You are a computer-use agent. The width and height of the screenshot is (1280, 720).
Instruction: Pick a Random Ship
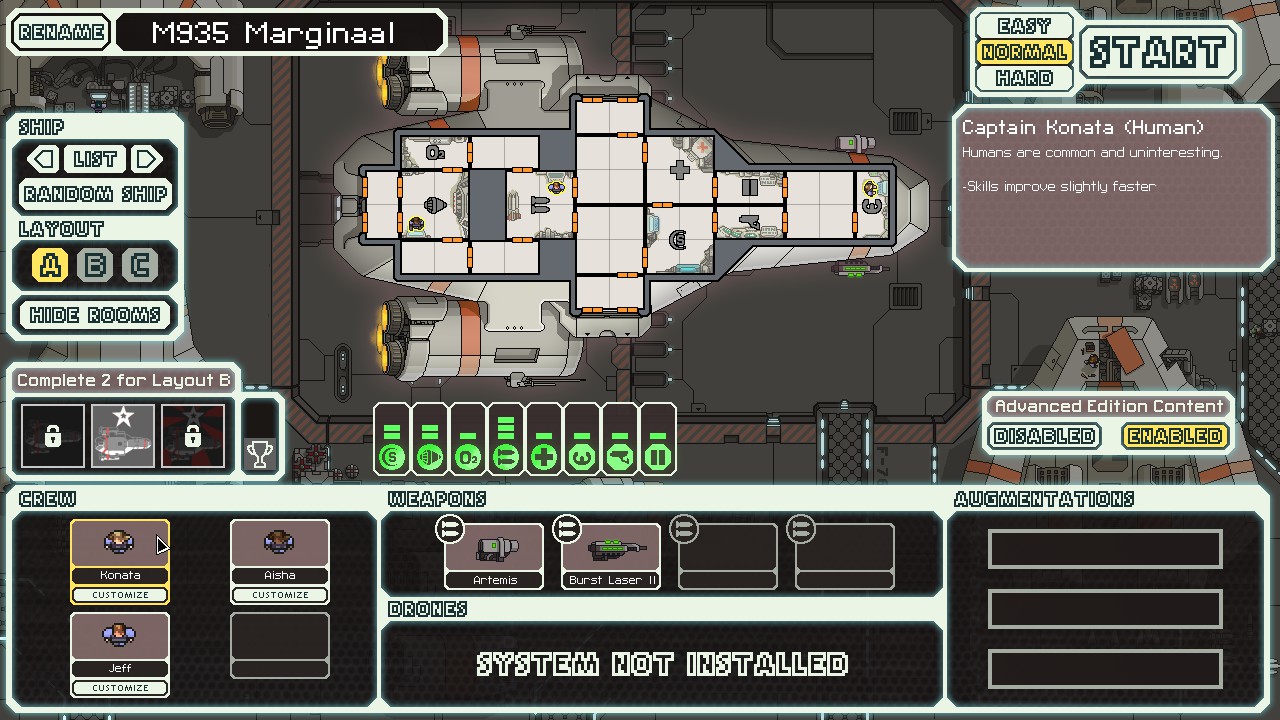(96, 194)
